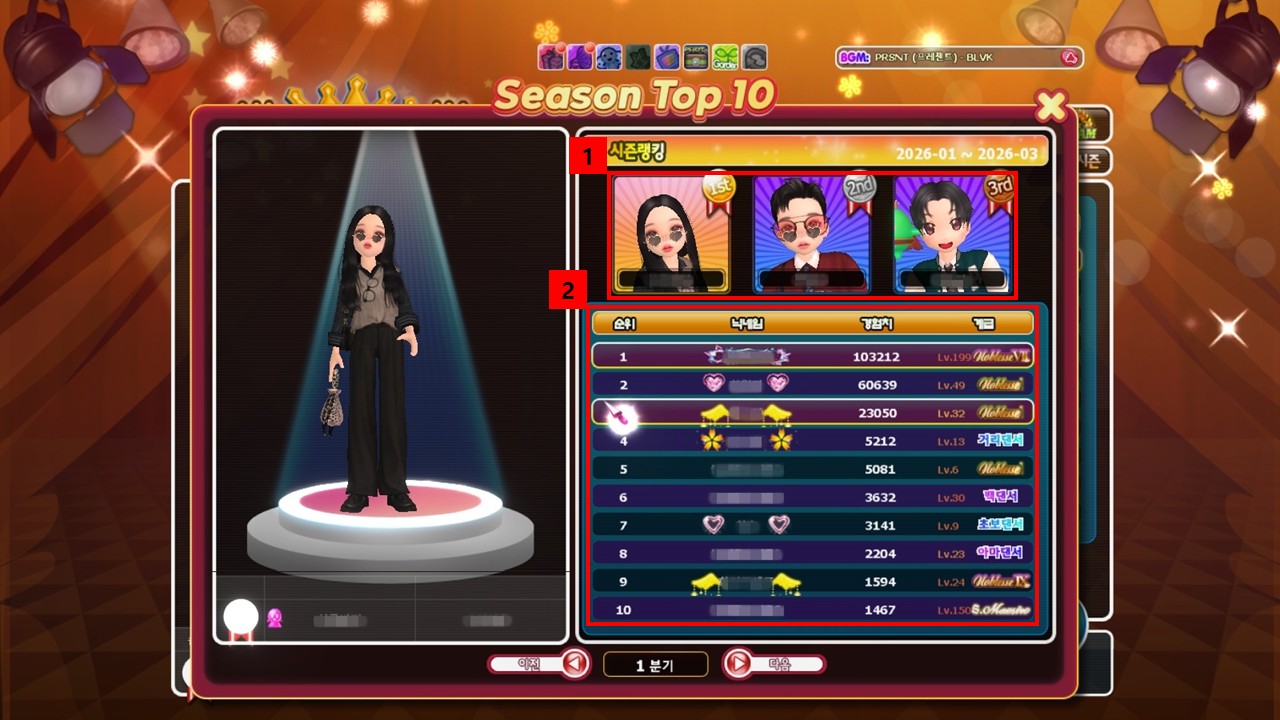Screen dimensions: 1280x720
Task: Launch the Garden icon
Action: (x=723, y=57)
